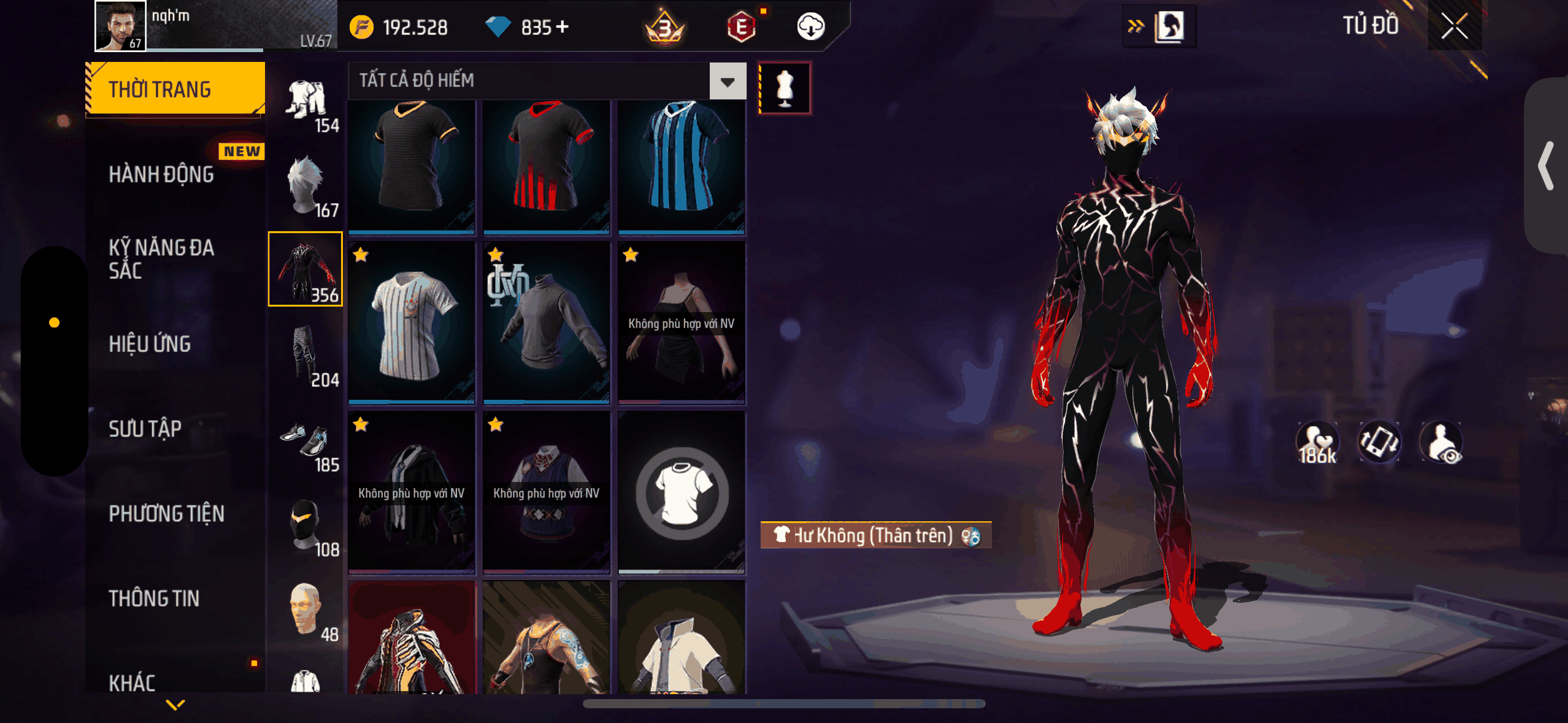Image resolution: width=1568 pixels, height=723 pixels.
Task: Switch to the Hành Động tab
Action: click(161, 175)
